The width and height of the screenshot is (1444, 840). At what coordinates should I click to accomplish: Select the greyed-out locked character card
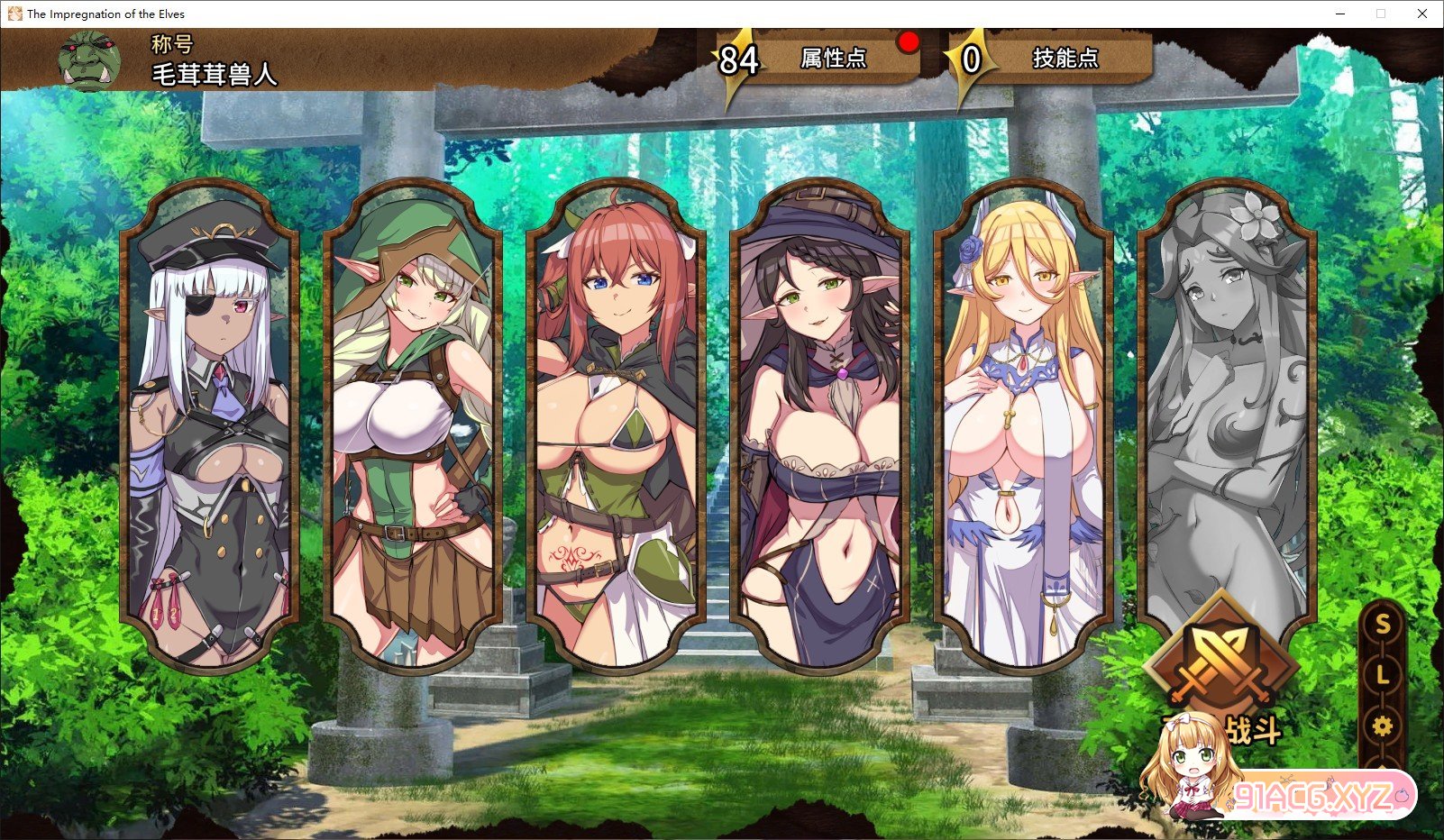[1226, 406]
